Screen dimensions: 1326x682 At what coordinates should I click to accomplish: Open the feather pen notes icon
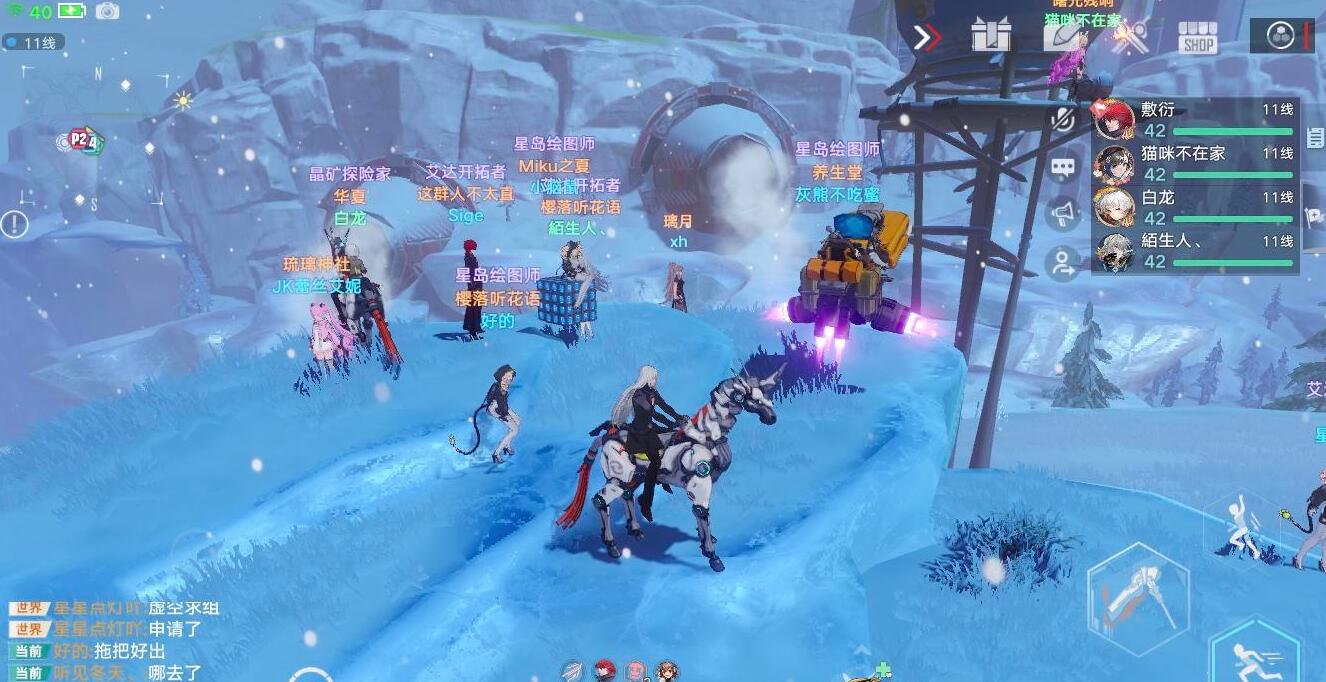[1061, 35]
